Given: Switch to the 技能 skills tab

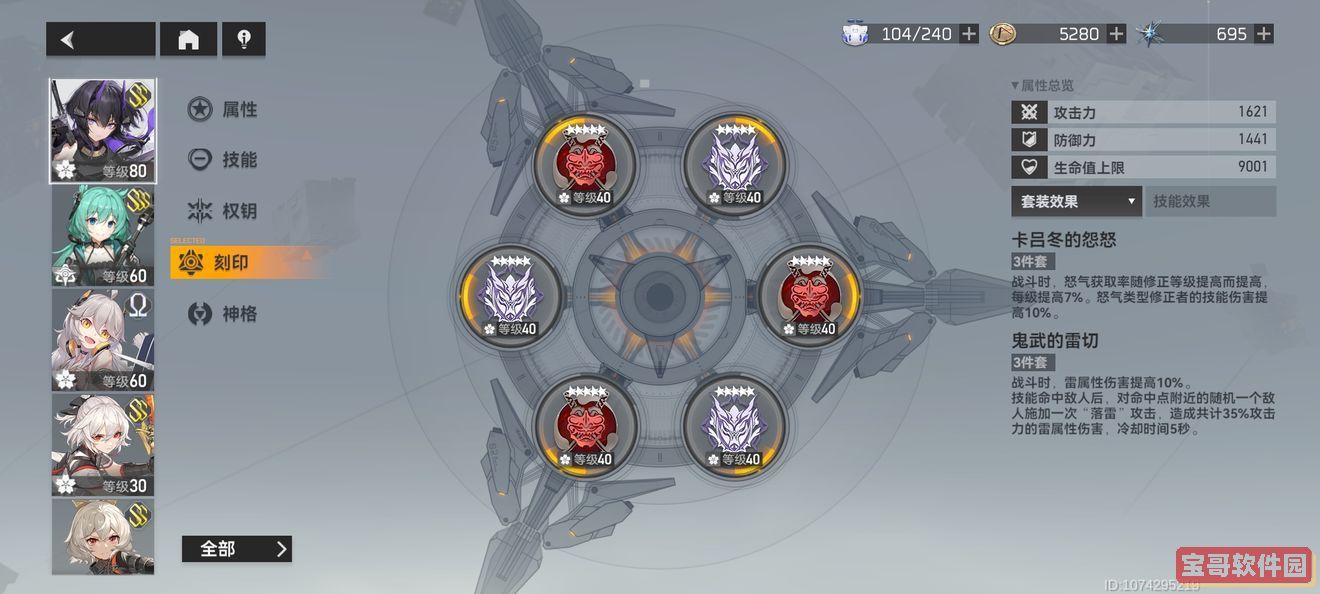Looking at the screenshot, I should tap(224, 160).
